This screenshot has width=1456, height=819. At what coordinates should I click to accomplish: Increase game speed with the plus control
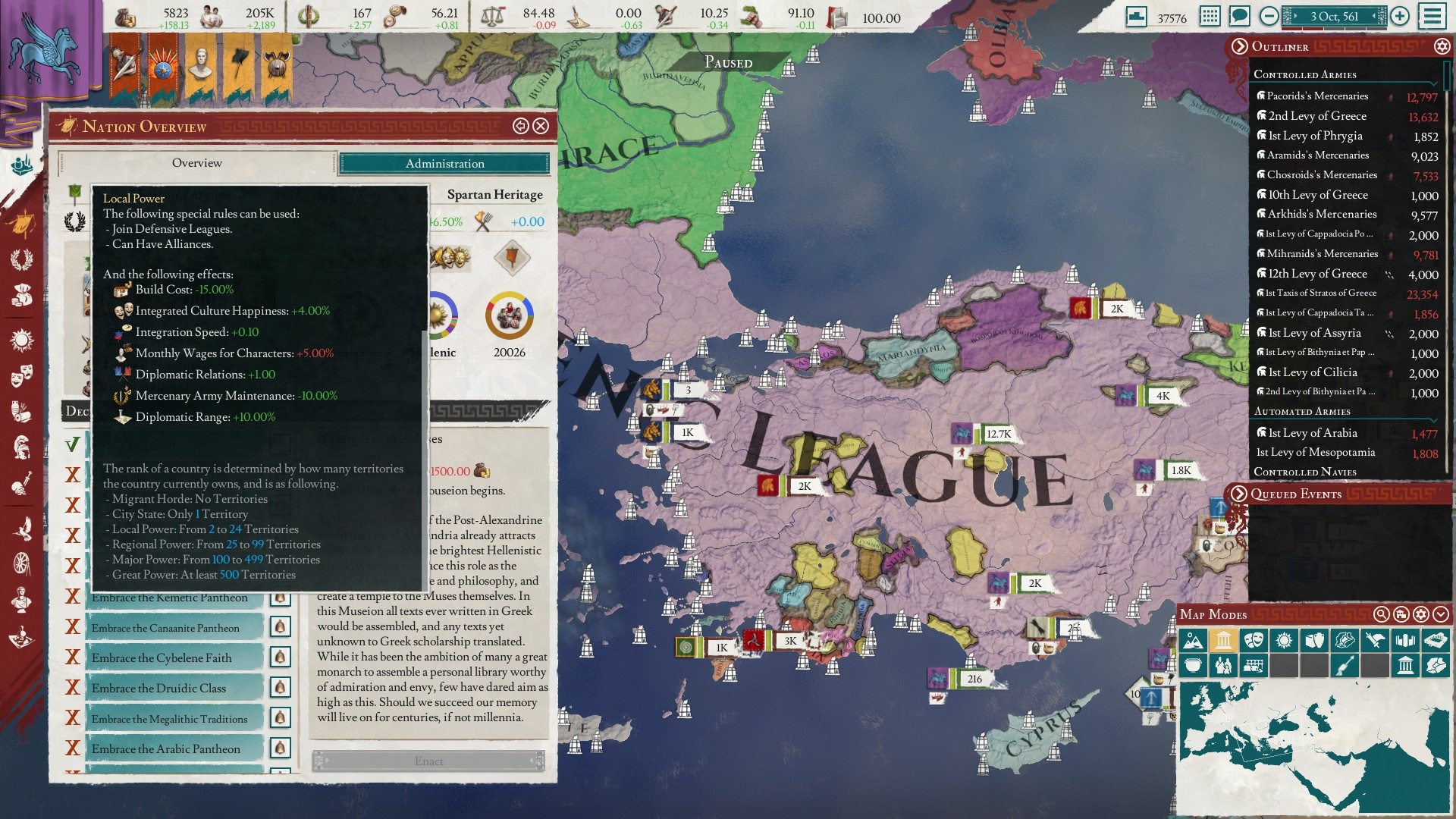1399,16
